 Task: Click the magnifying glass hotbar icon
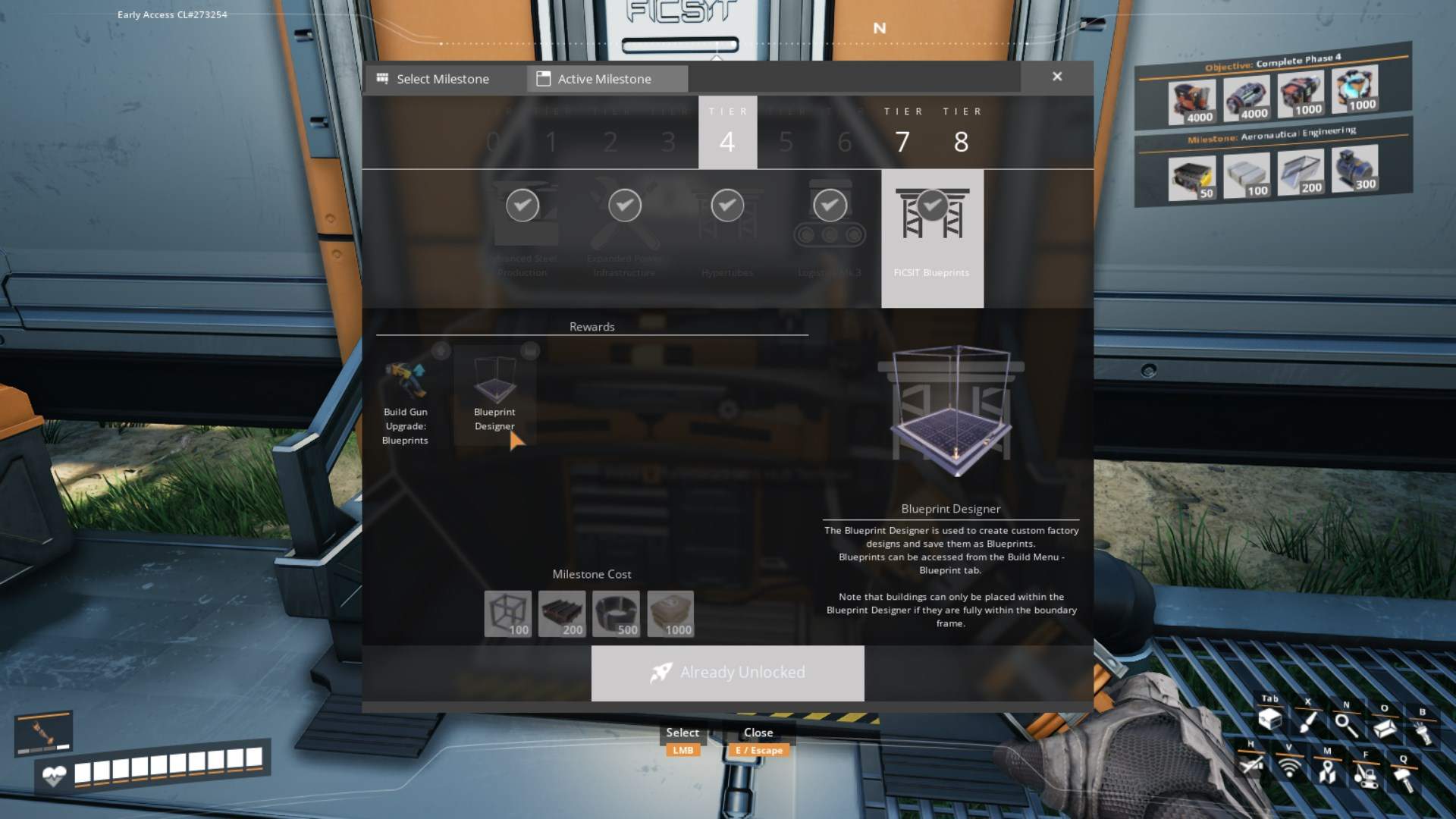click(1346, 725)
